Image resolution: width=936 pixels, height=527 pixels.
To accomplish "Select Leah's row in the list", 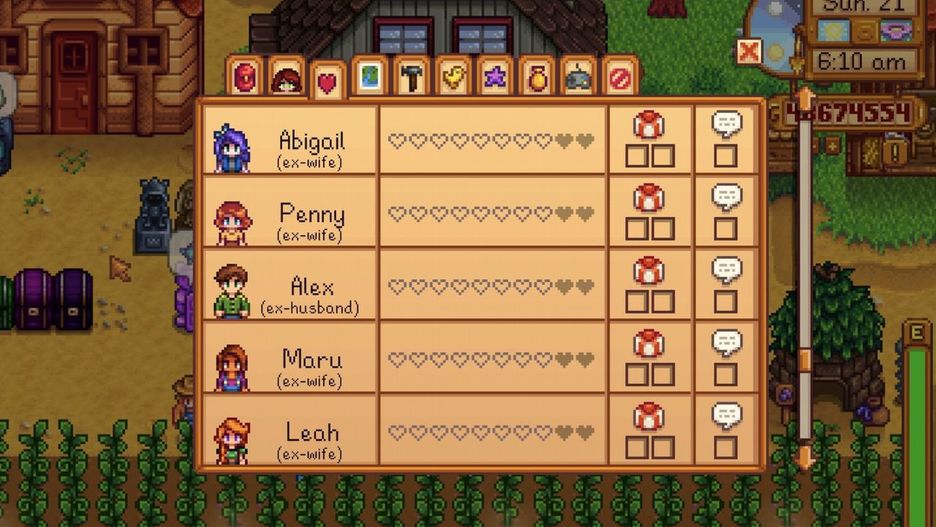I will point(480,431).
